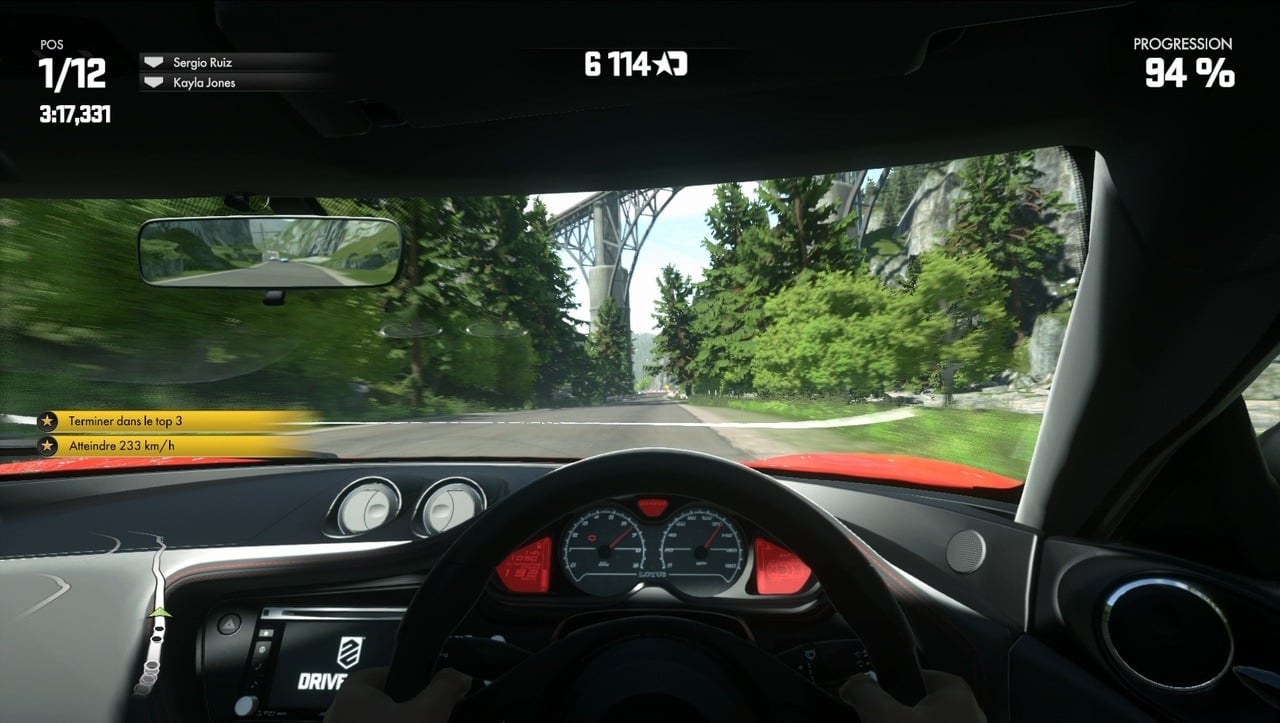Viewport: 1280px width, 723px height.
Task: Toggle the red warning light above the speedometer
Action: [x=652, y=506]
